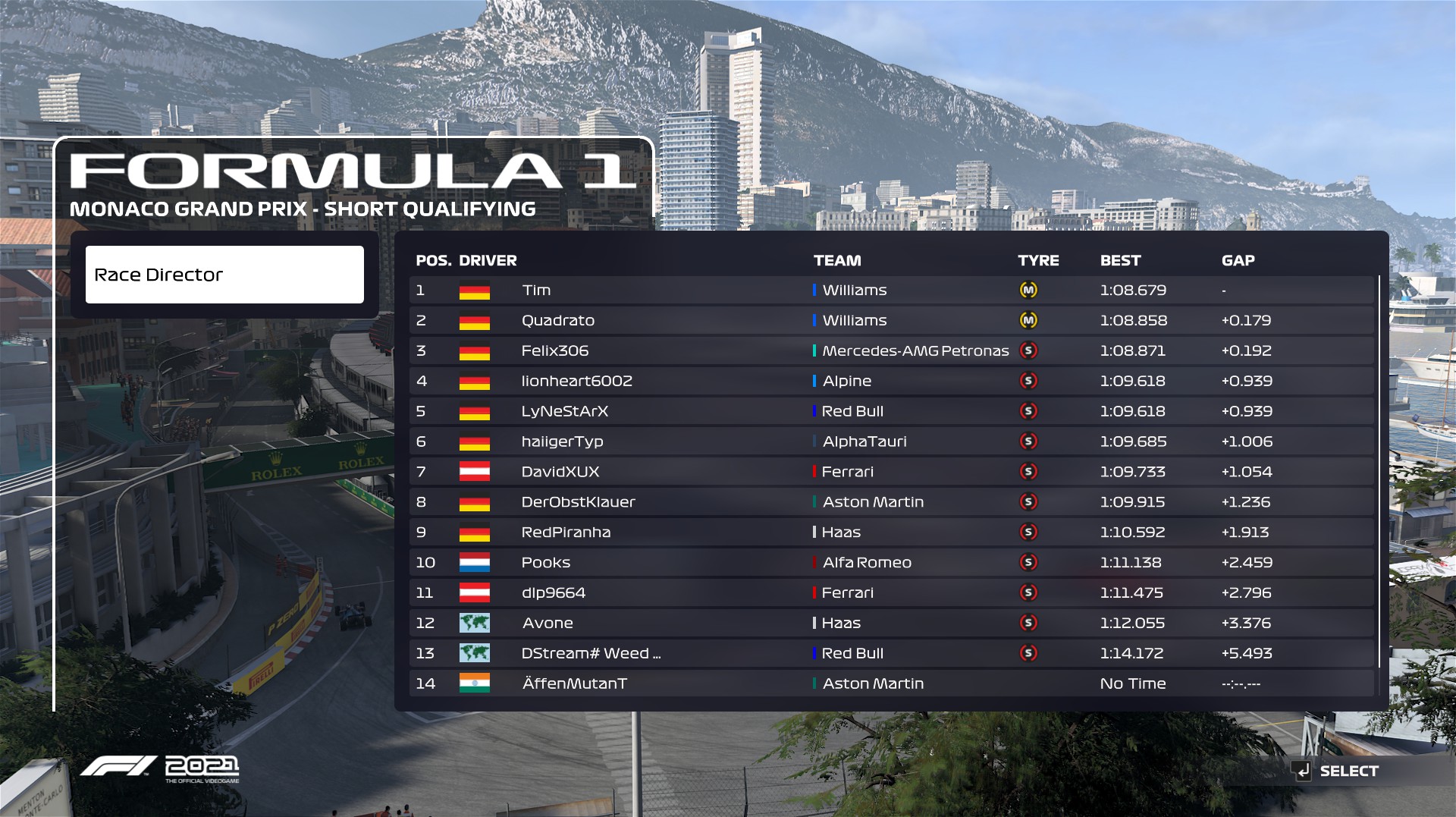Pick ÄffenMutanT's No Time row
1456x817 pixels.
click(x=891, y=684)
